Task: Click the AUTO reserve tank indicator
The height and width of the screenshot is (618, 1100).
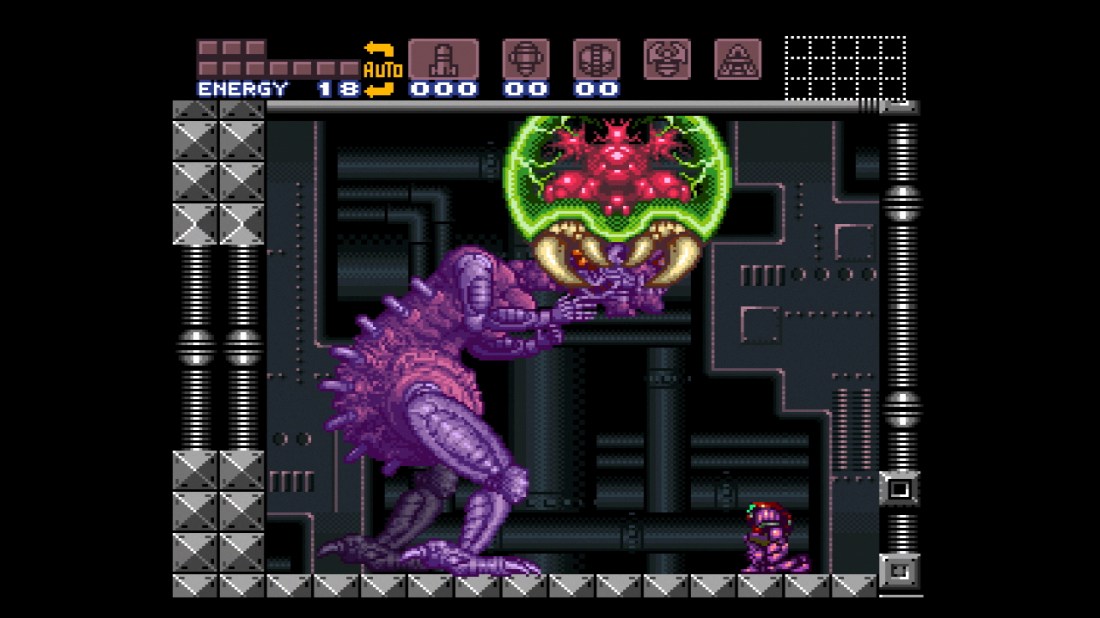Action: [382, 69]
